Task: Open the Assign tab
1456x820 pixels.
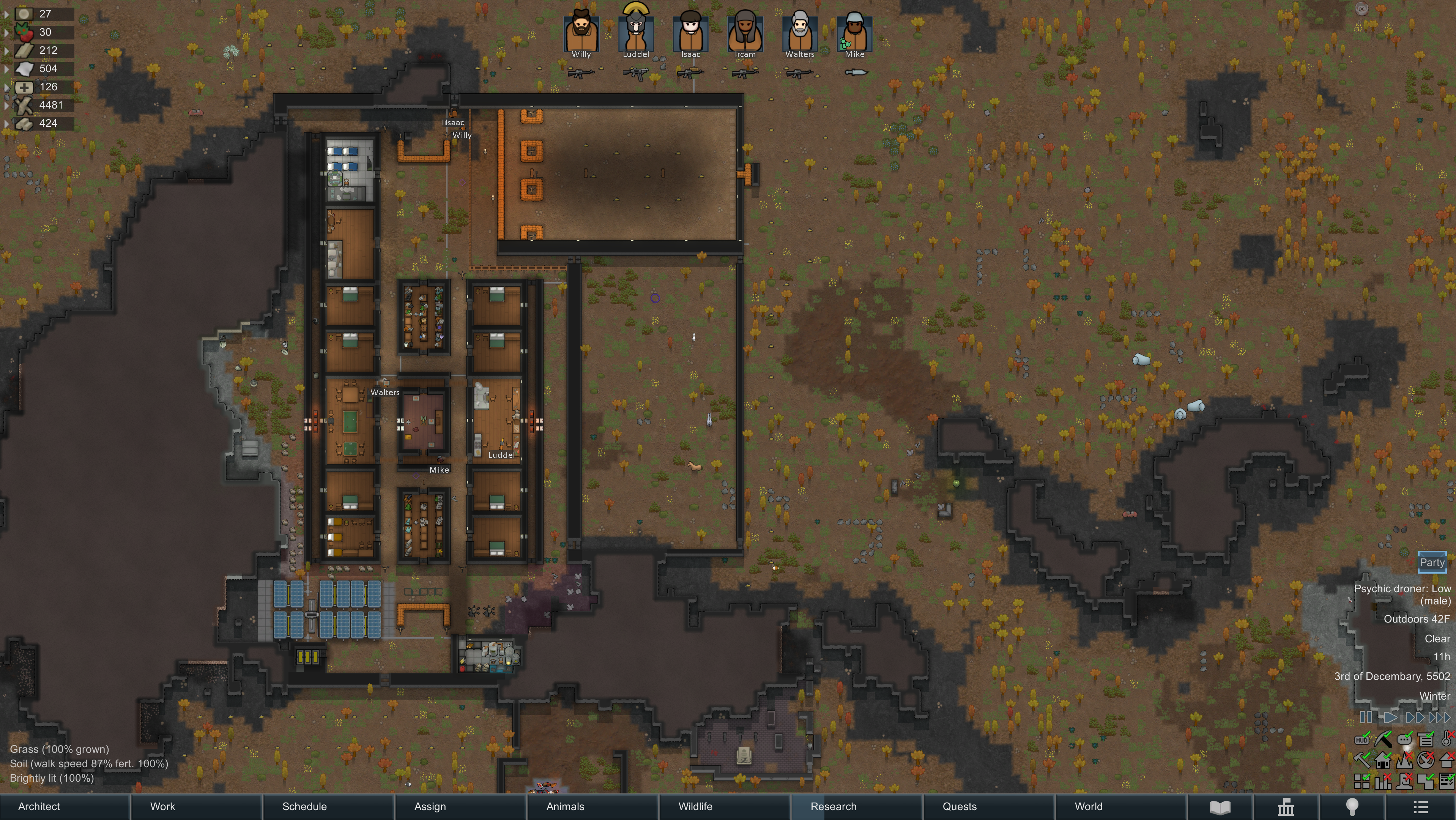Action: tap(430, 806)
